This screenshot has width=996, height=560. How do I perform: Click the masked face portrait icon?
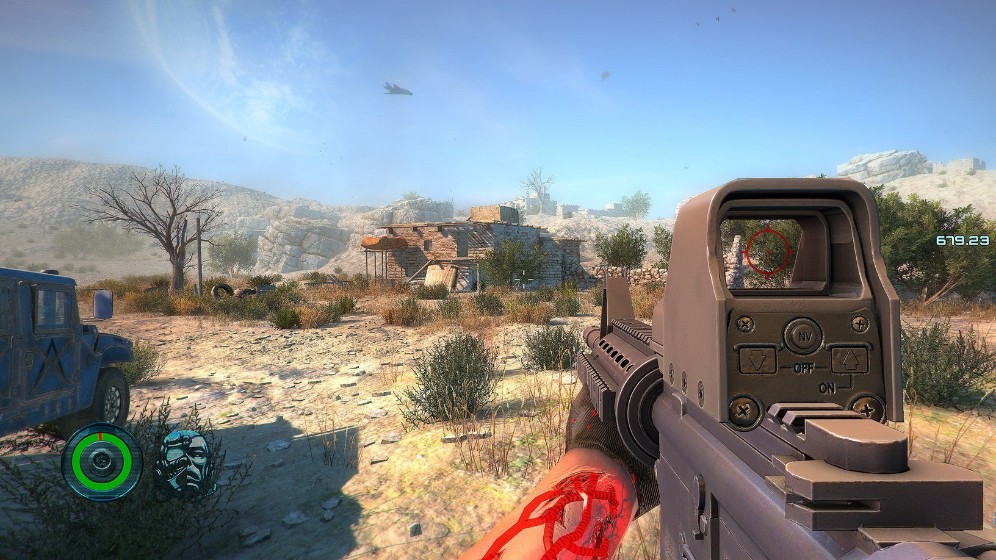186,461
